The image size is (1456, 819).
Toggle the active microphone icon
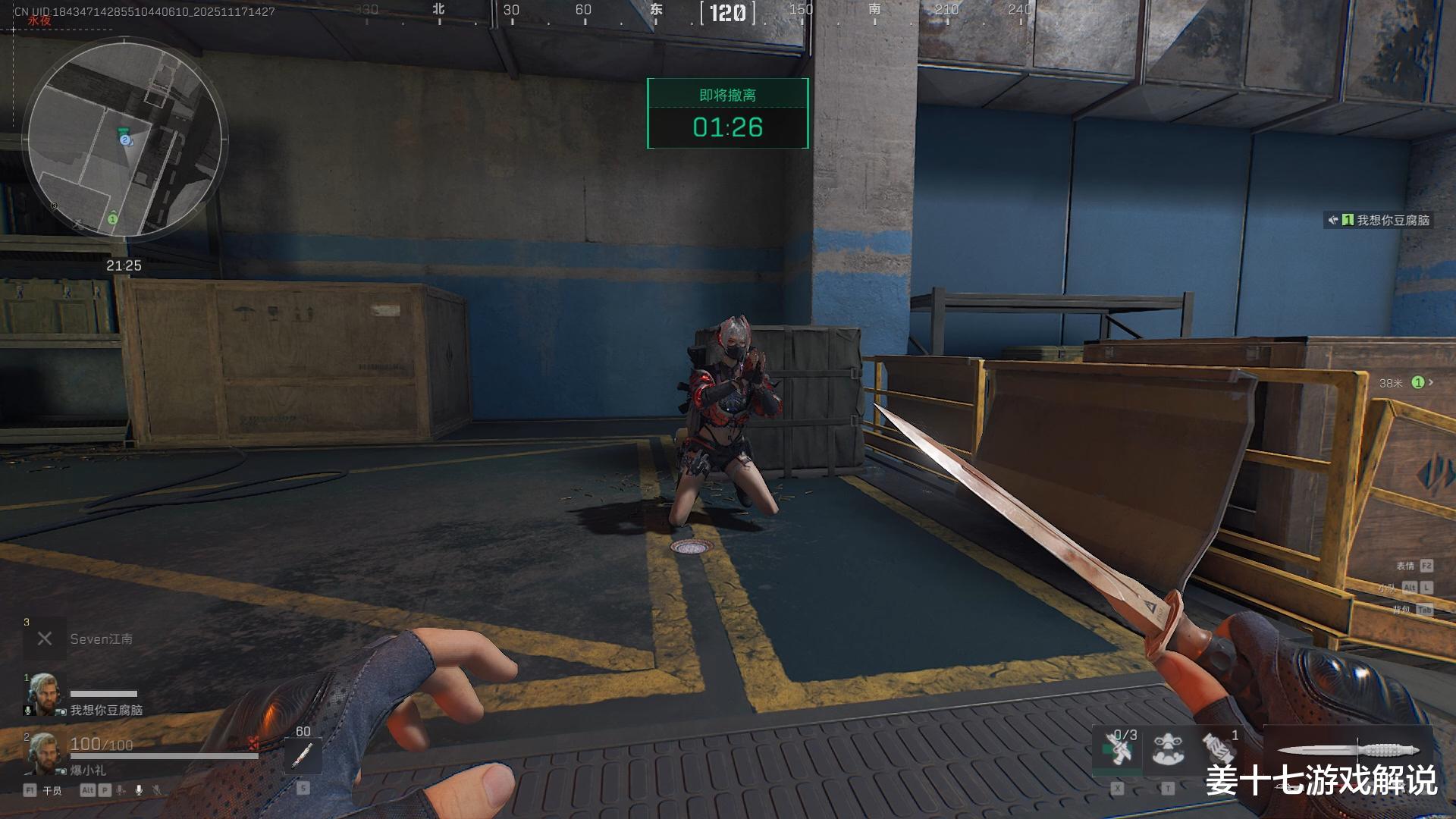point(139,790)
